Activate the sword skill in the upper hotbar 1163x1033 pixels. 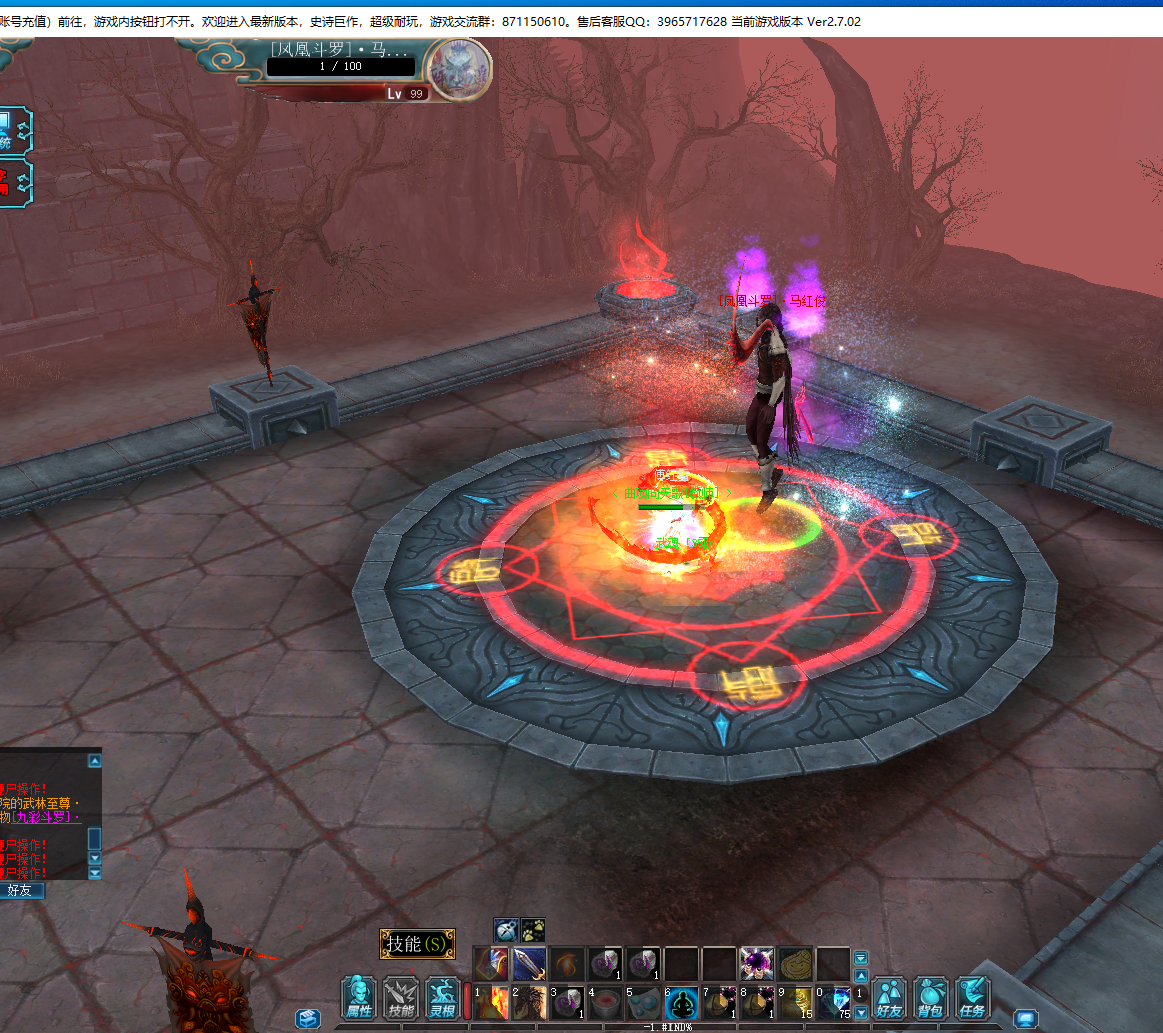pos(529,964)
